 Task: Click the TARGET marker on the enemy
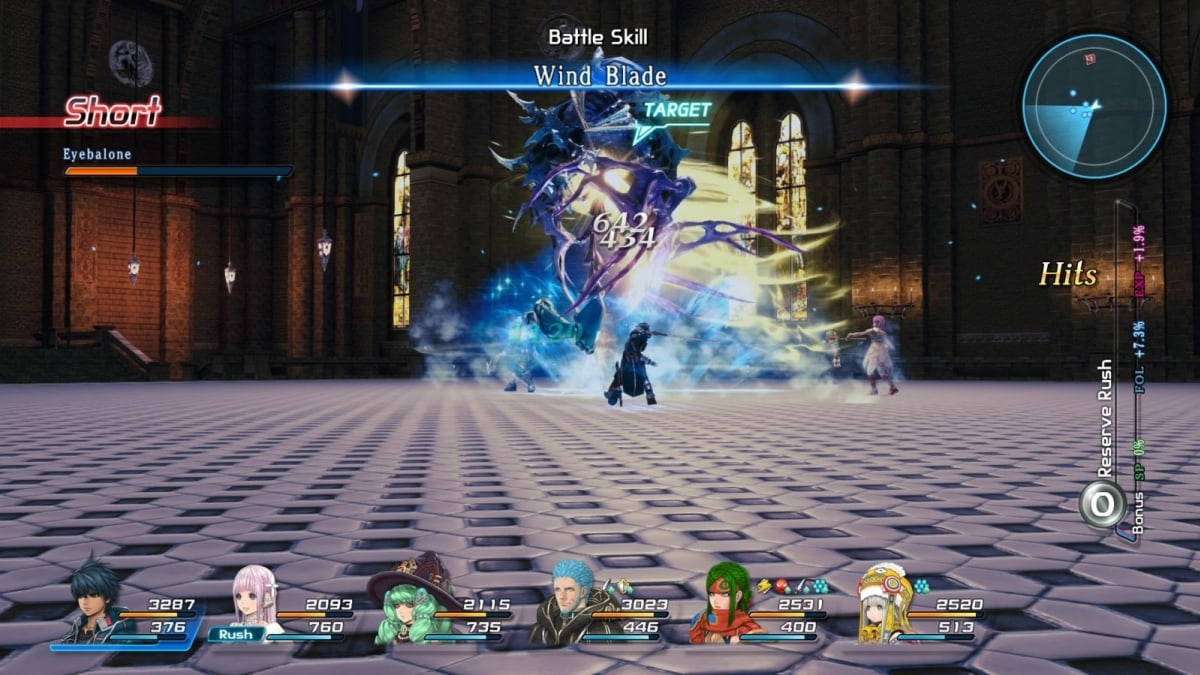[676, 111]
